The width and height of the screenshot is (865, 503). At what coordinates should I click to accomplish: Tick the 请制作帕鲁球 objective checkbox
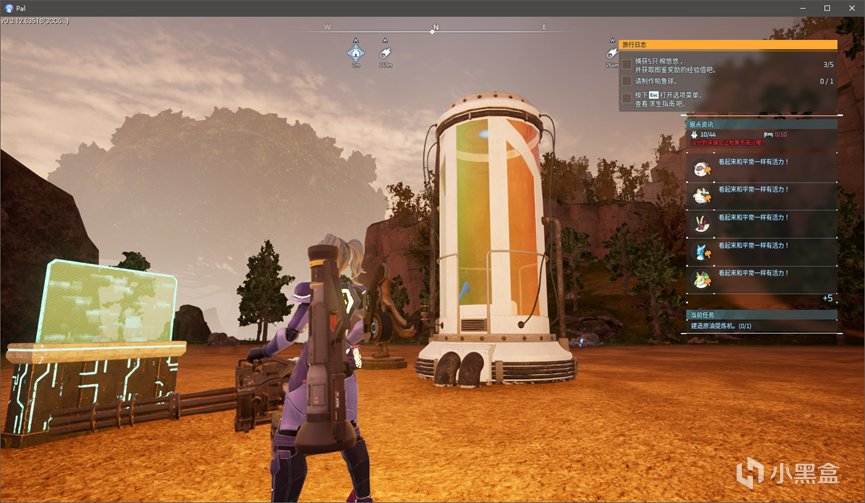click(x=626, y=81)
